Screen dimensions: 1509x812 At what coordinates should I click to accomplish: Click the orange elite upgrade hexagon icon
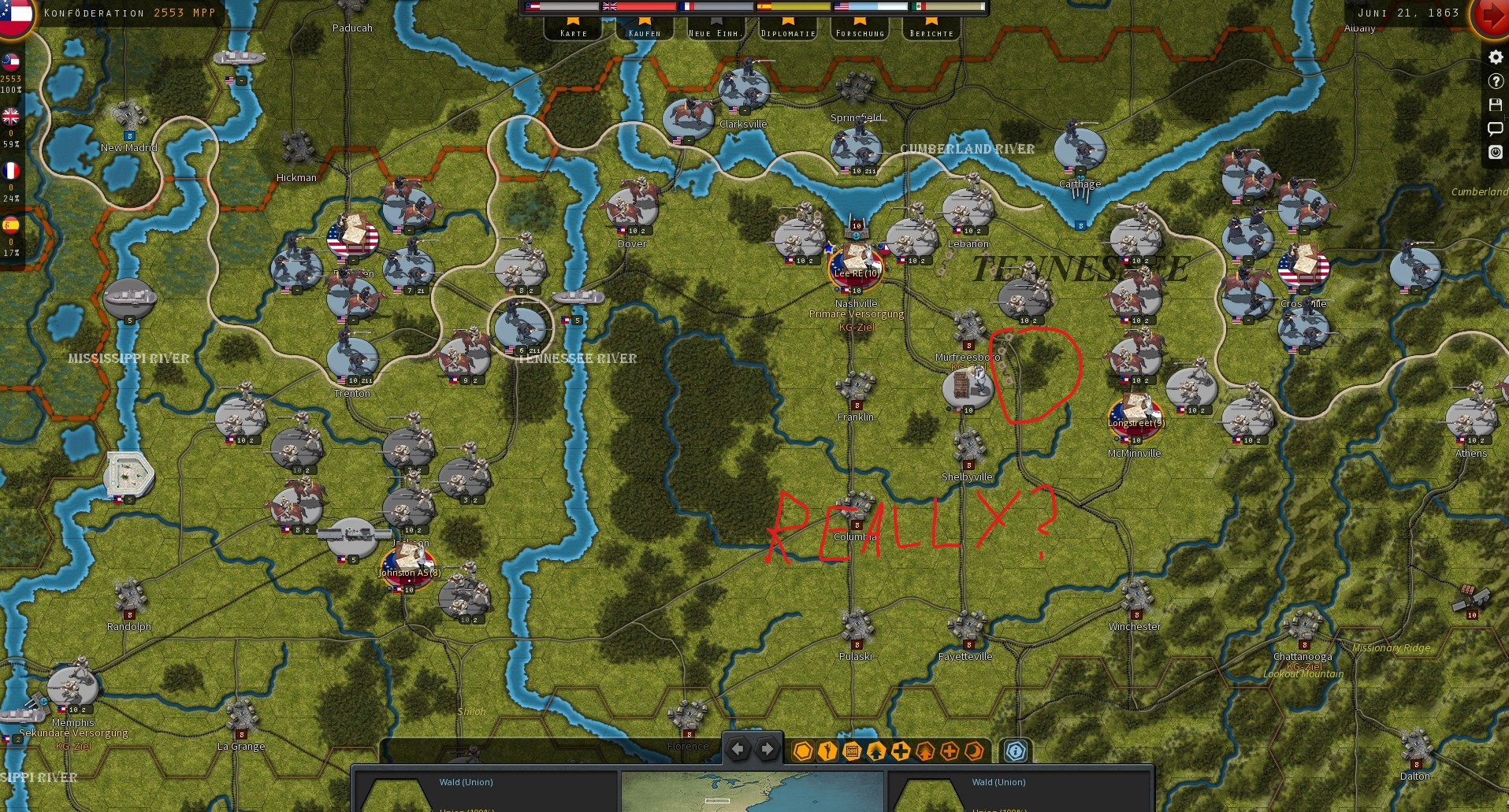click(x=924, y=752)
